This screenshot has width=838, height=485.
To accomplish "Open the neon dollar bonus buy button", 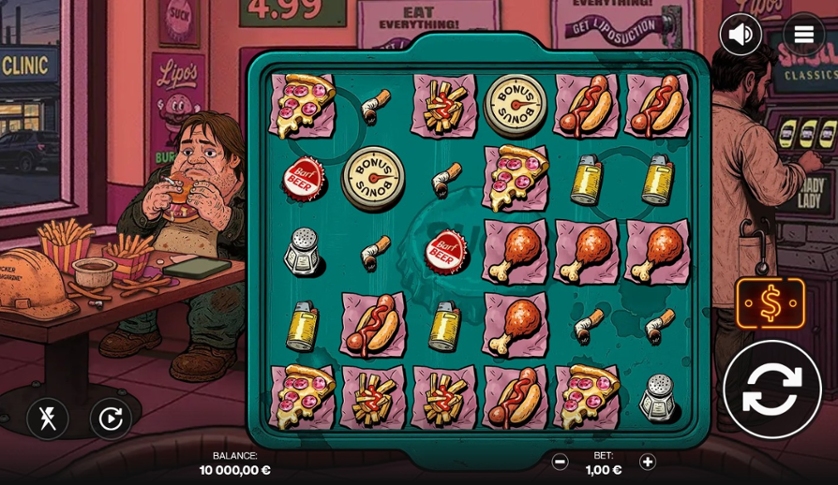I will pos(771,304).
